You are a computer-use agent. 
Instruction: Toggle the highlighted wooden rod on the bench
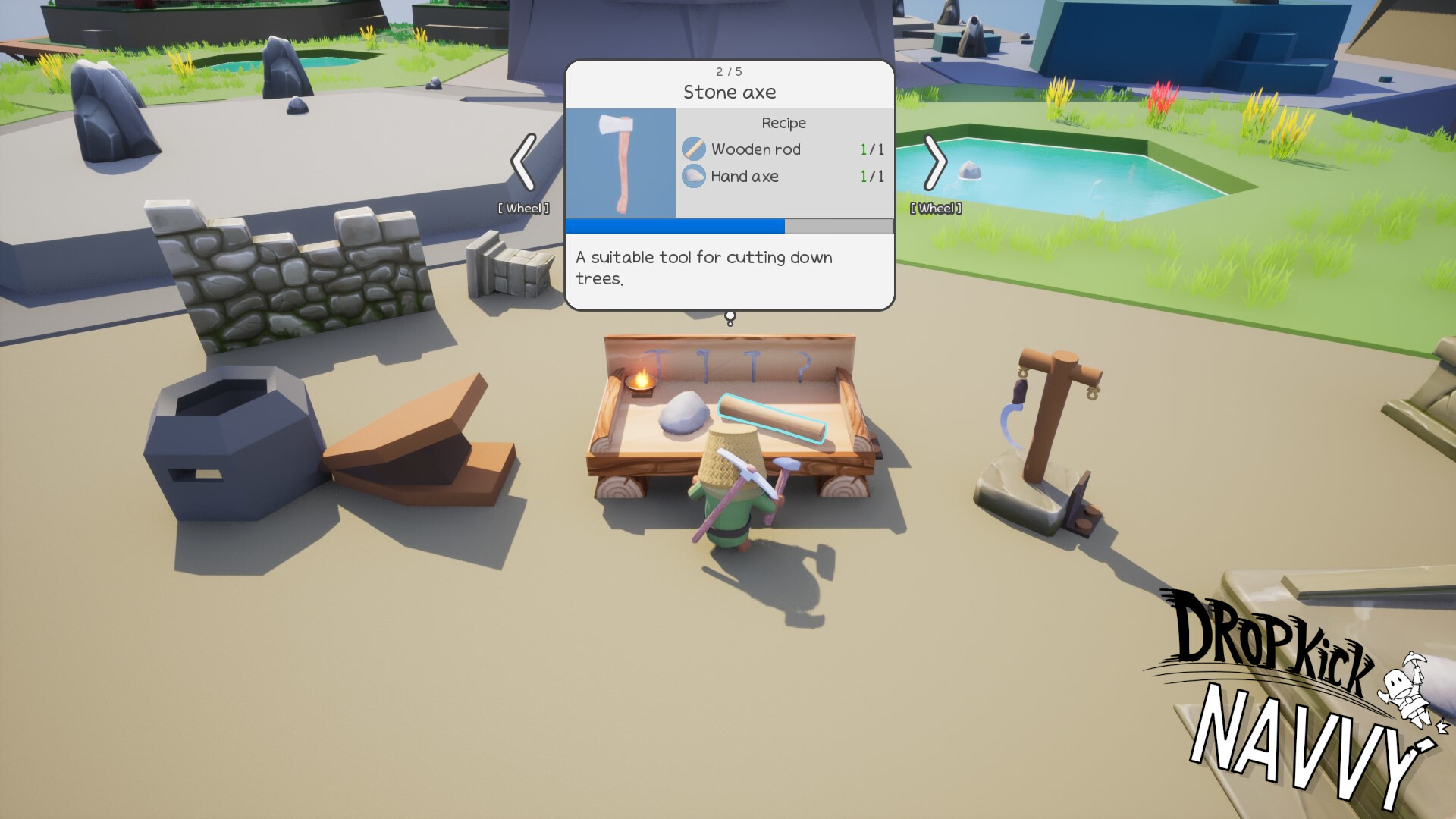click(x=772, y=417)
